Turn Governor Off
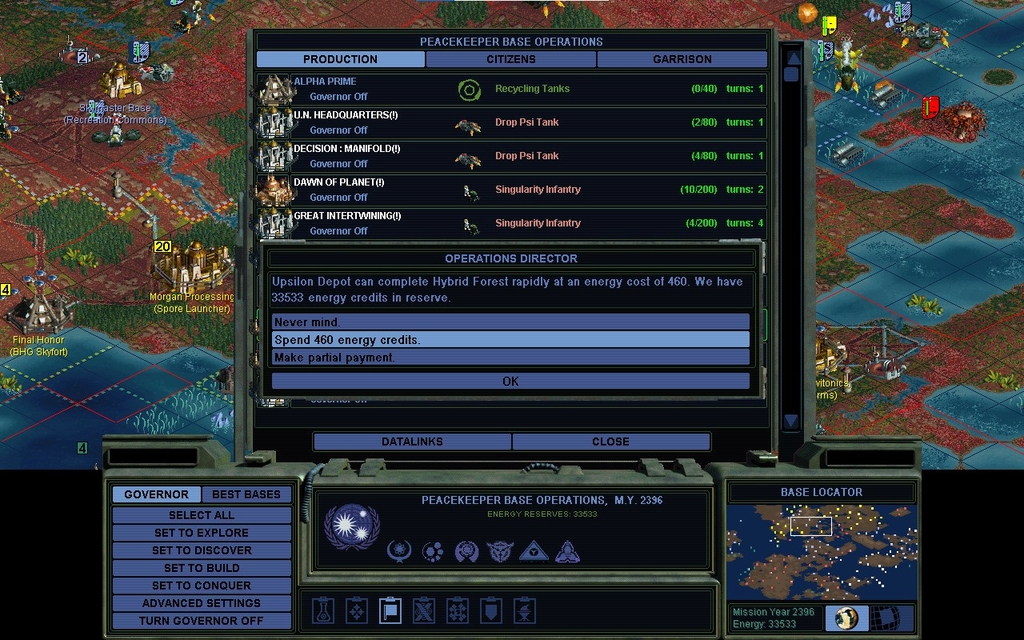 [x=201, y=621]
